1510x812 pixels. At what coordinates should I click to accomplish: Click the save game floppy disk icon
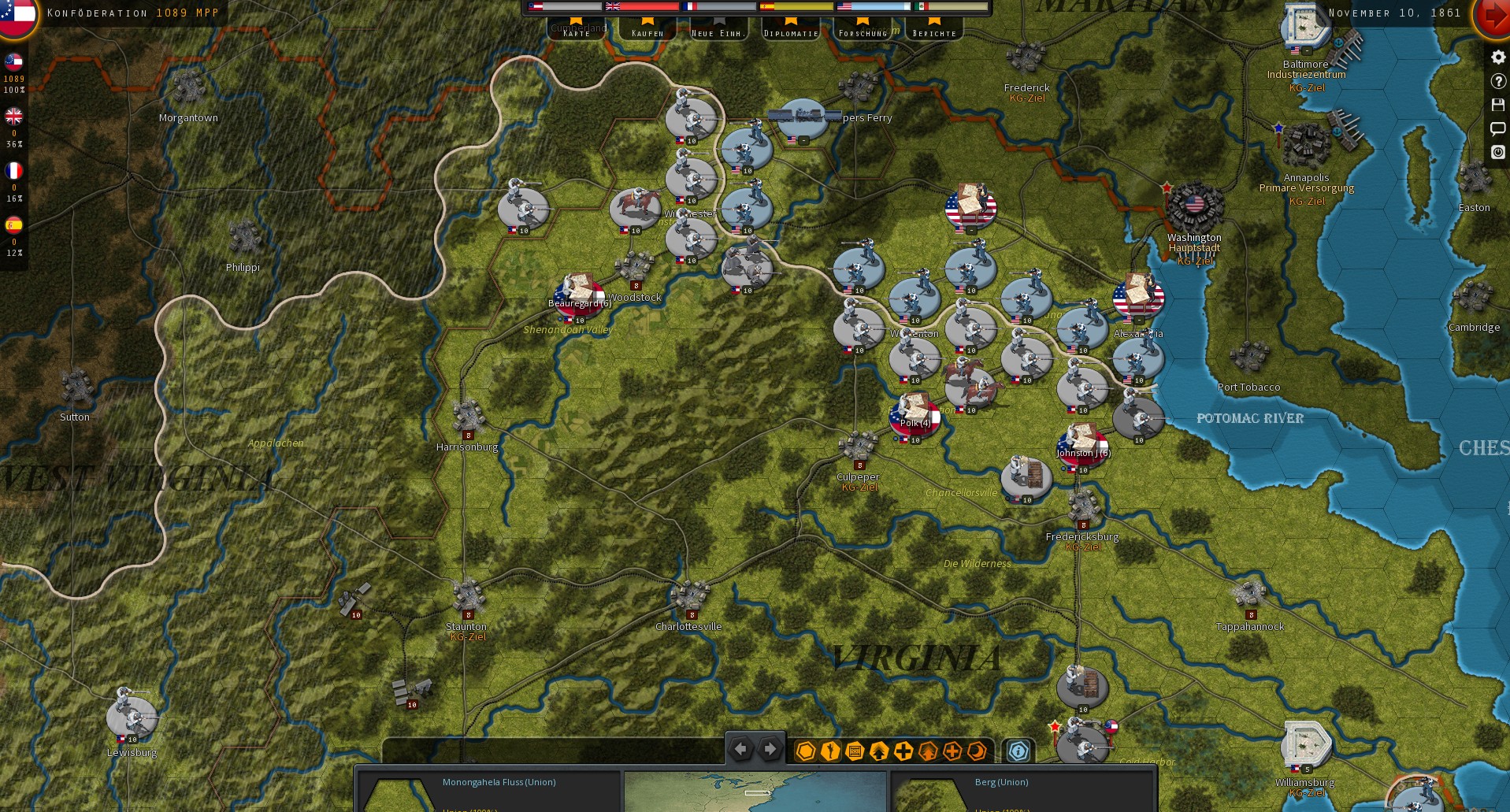pyautogui.click(x=1497, y=105)
